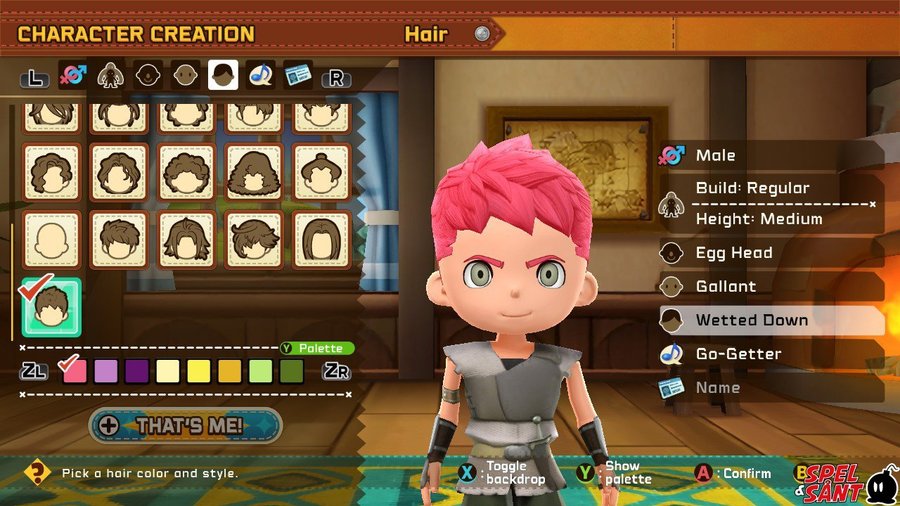Open the body build tab
Screen dimensions: 900x506
(110, 76)
